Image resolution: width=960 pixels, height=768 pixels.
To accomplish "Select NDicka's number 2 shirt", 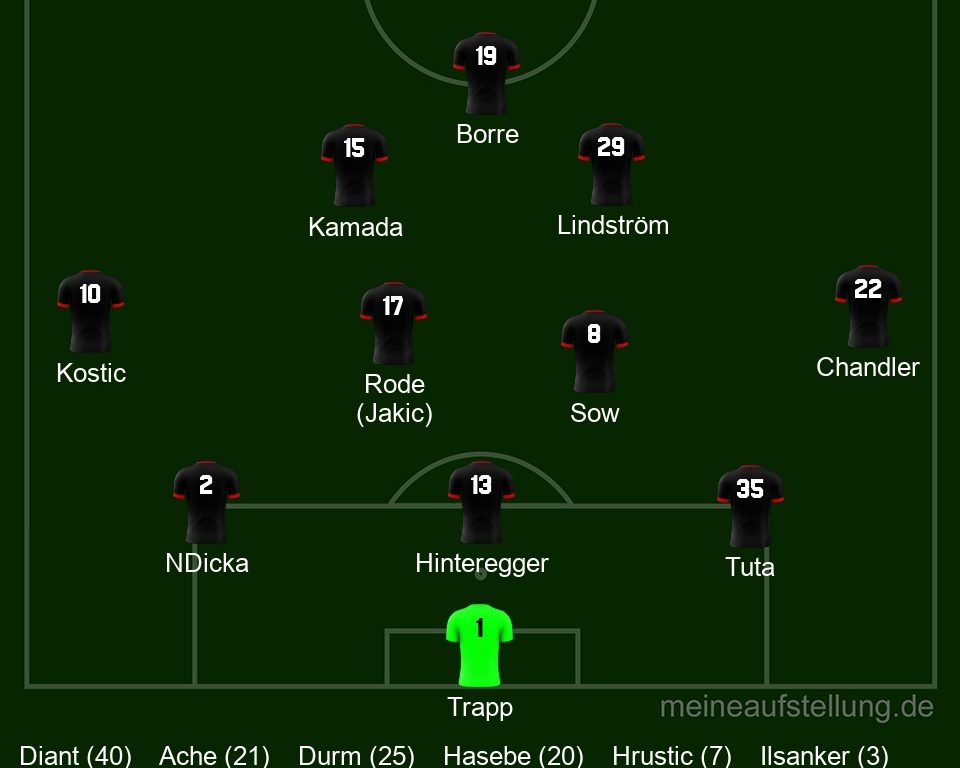I will pyautogui.click(x=206, y=501).
